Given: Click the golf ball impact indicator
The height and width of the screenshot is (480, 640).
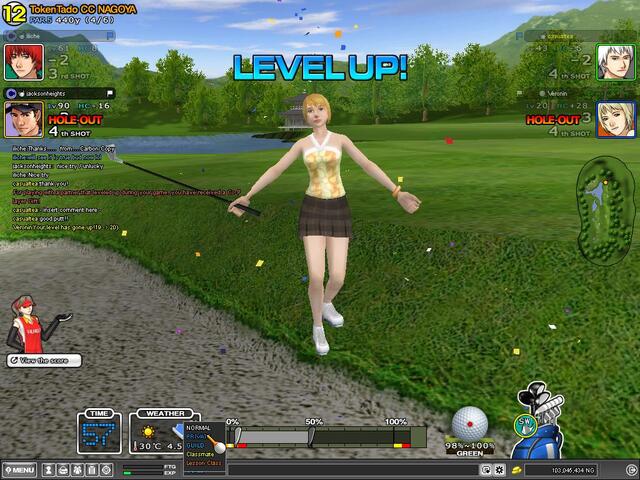Looking at the screenshot, I should [470, 422].
